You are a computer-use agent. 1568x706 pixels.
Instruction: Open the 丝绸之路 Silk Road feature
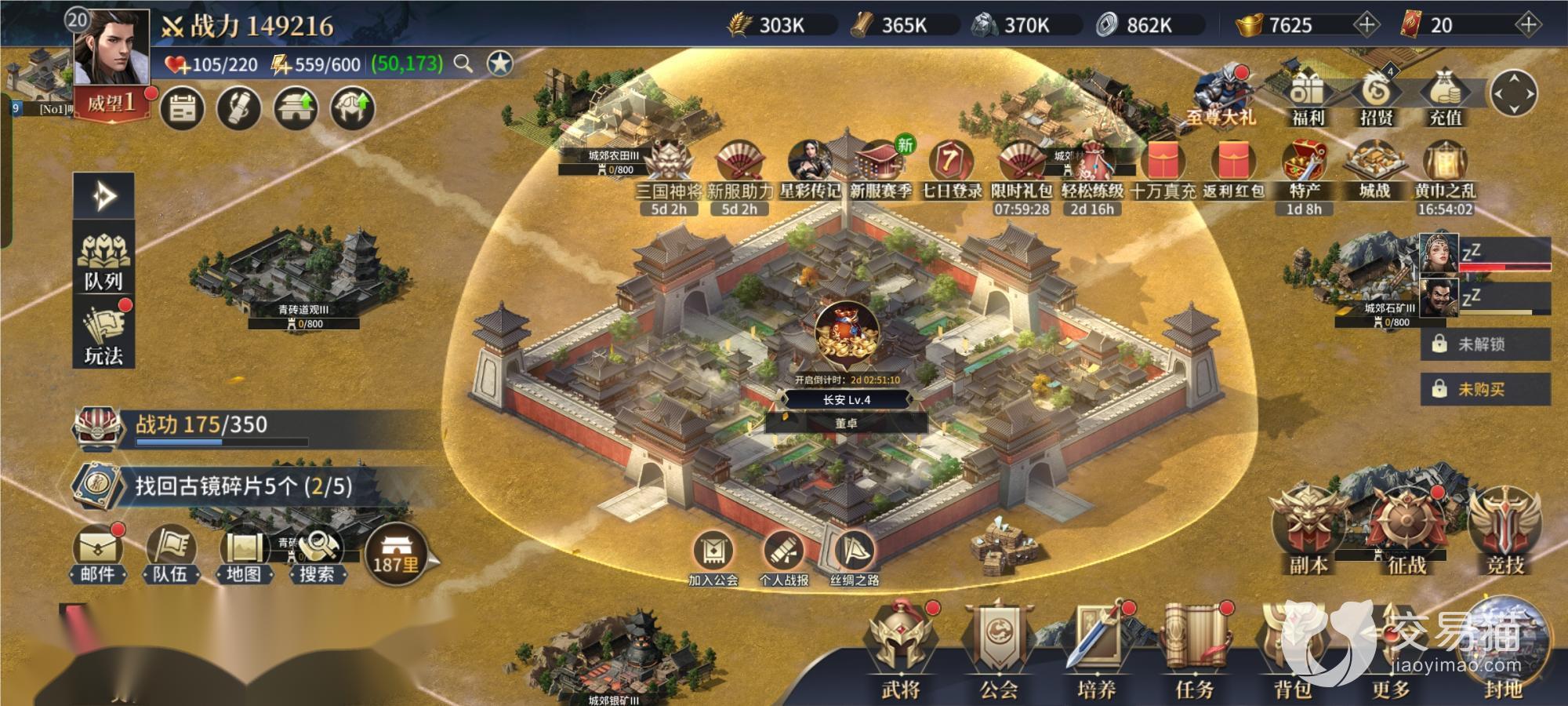854,557
